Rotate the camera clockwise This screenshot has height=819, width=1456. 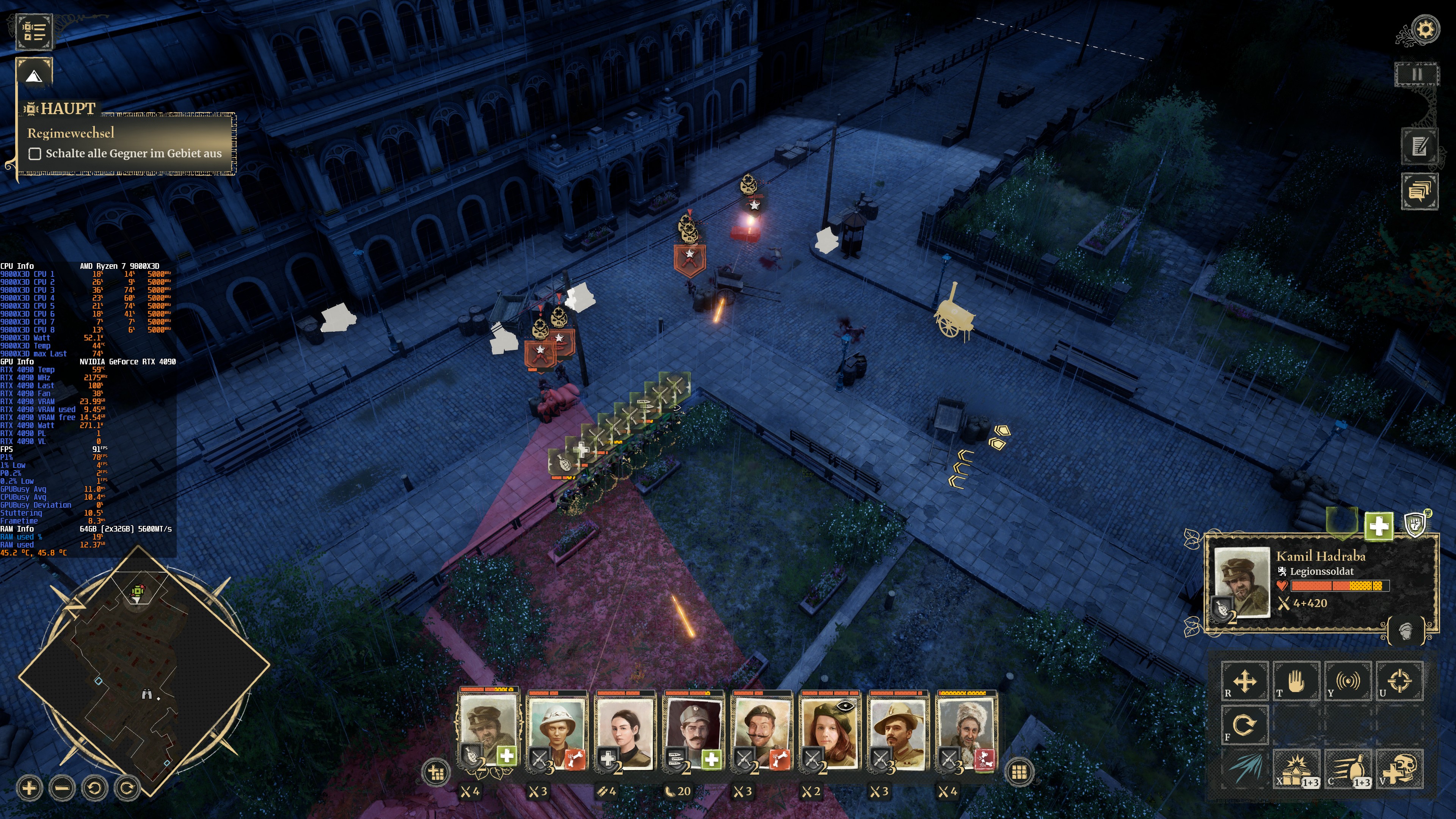127,788
